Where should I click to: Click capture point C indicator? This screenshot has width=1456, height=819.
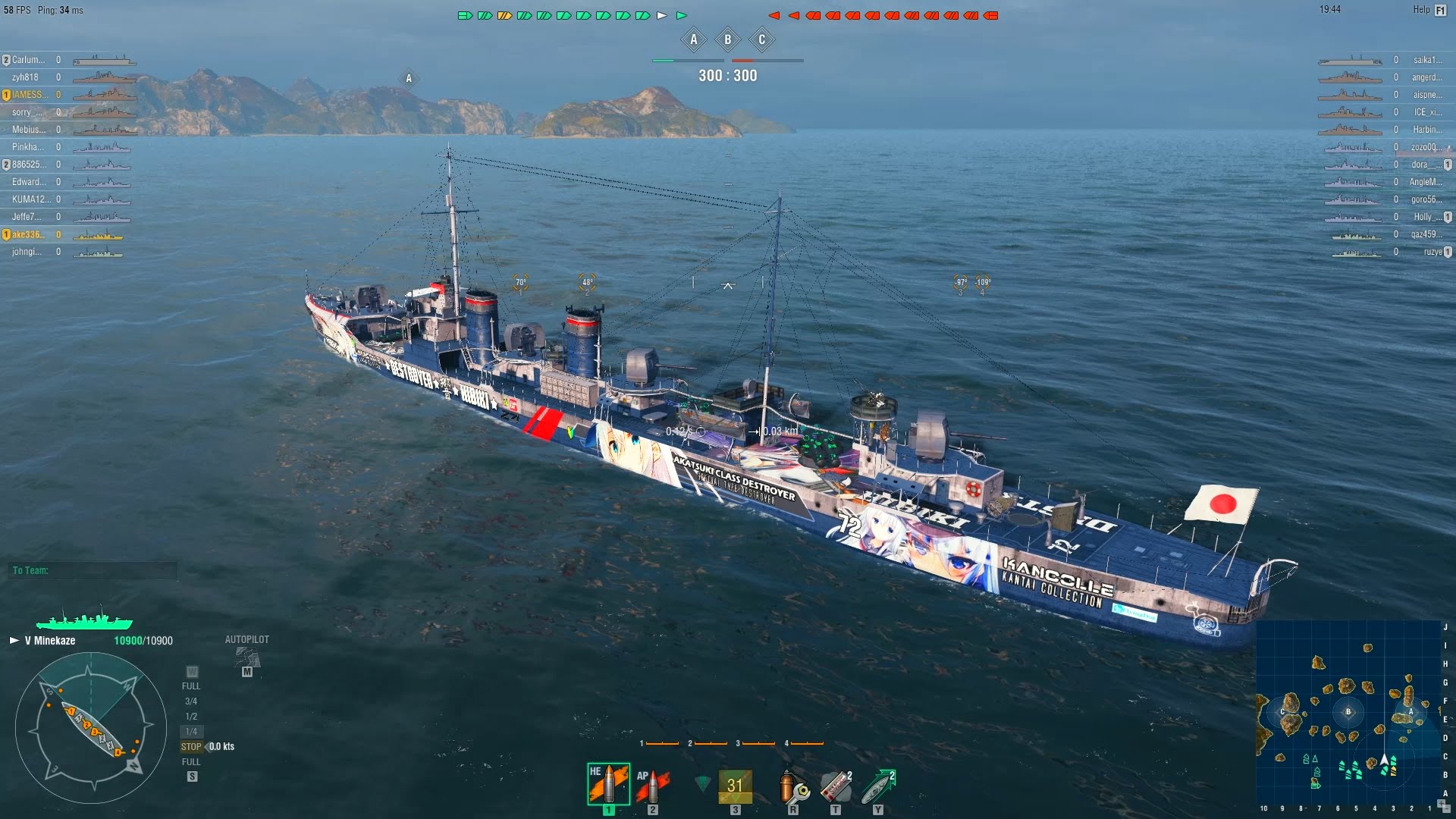(762, 40)
